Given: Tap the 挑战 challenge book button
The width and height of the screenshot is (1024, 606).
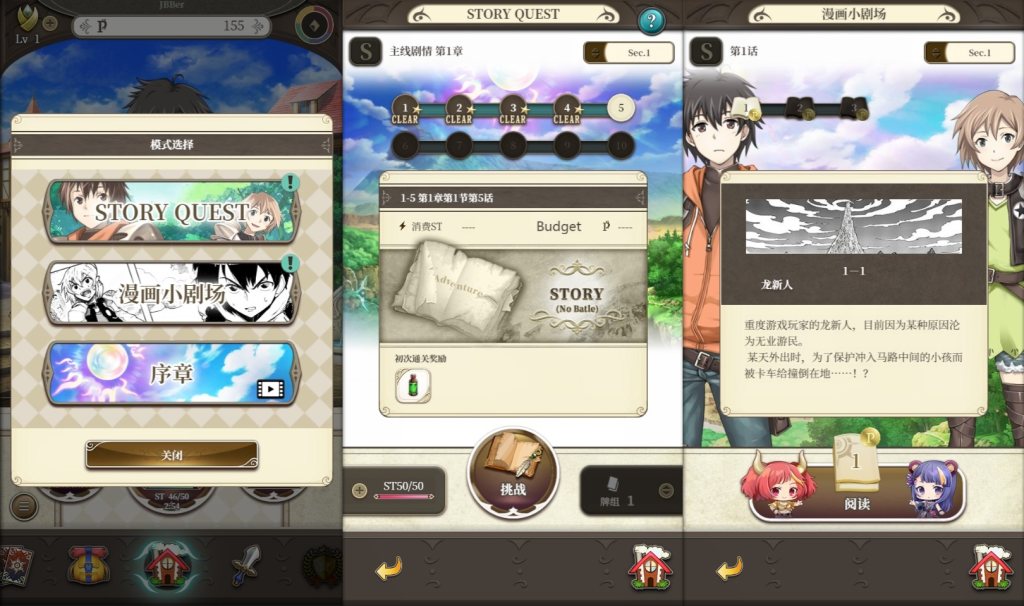Looking at the screenshot, I should coord(512,473).
